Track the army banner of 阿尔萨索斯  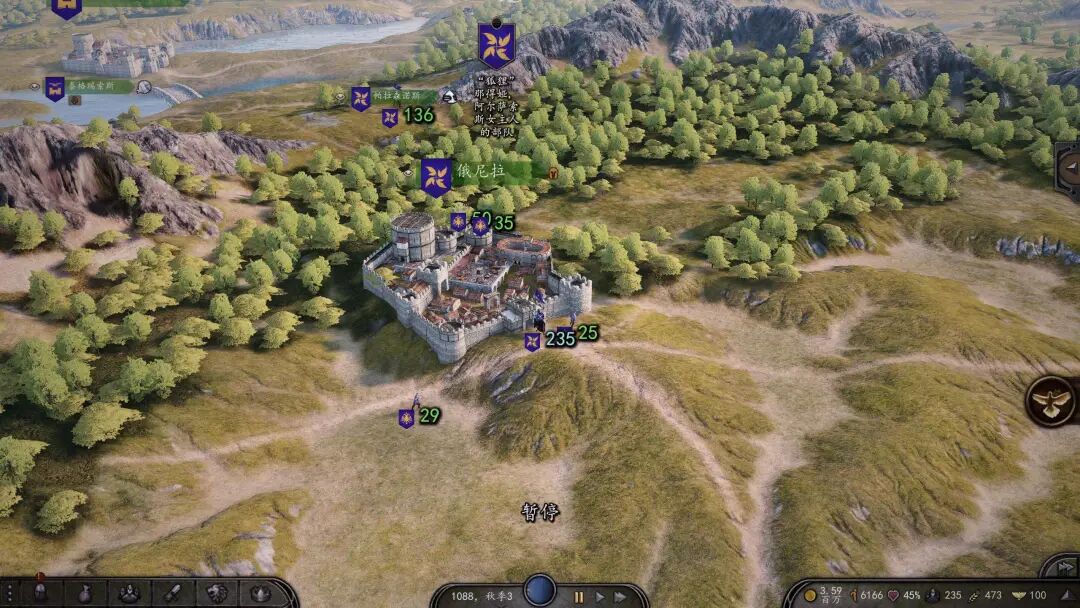(x=497, y=45)
